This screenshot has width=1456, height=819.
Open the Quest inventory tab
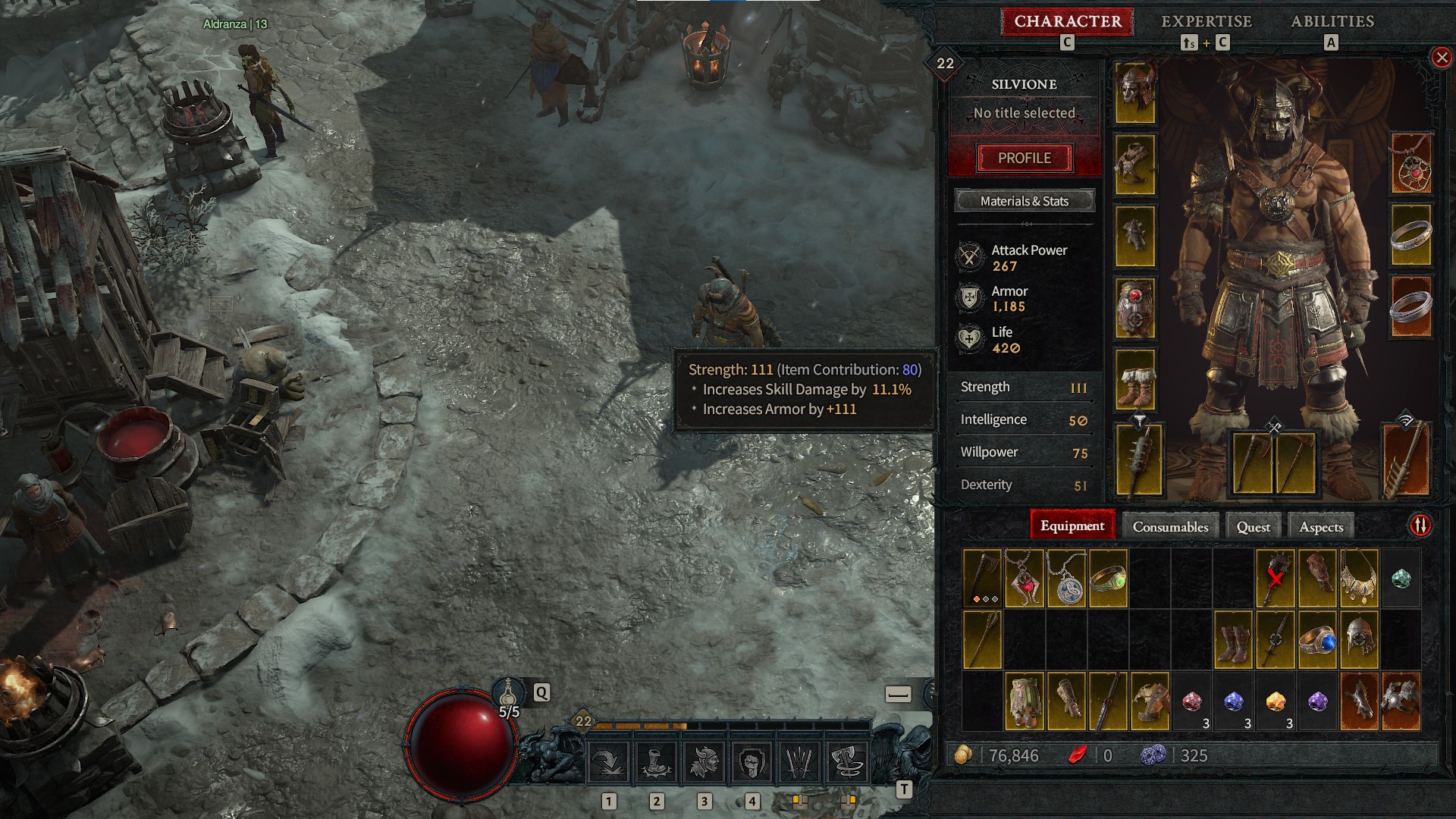click(1253, 526)
